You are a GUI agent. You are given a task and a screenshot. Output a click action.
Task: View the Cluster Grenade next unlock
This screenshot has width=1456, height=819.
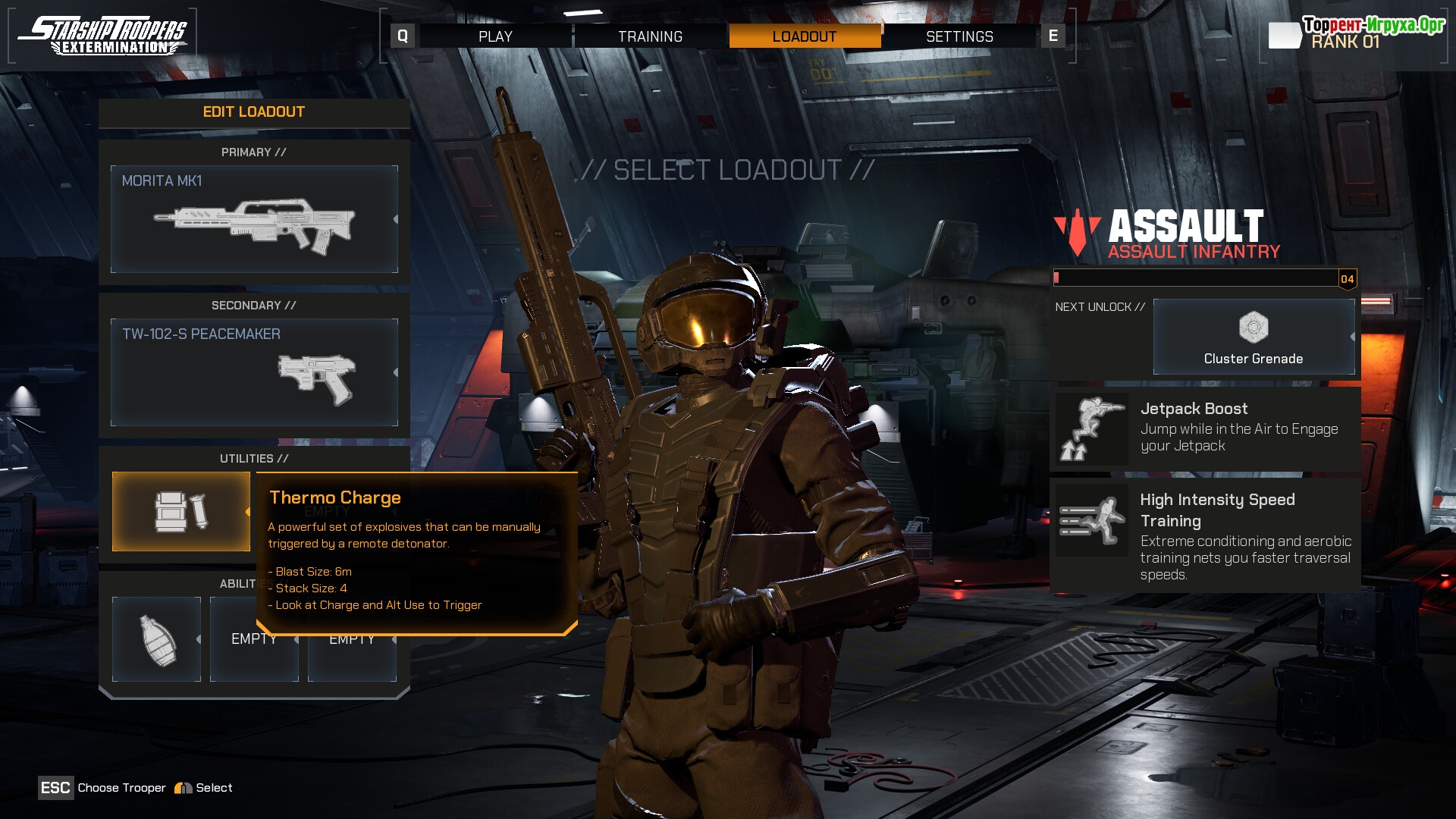[x=1254, y=337]
